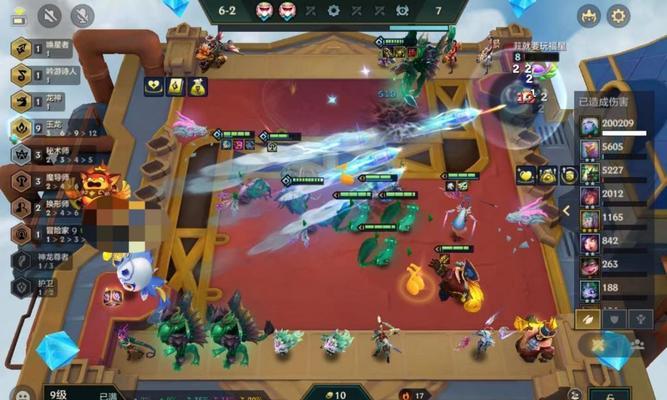The width and height of the screenshot is (667, 400).
Task: Toggle the muted microphone button
Action: point(82,15)
